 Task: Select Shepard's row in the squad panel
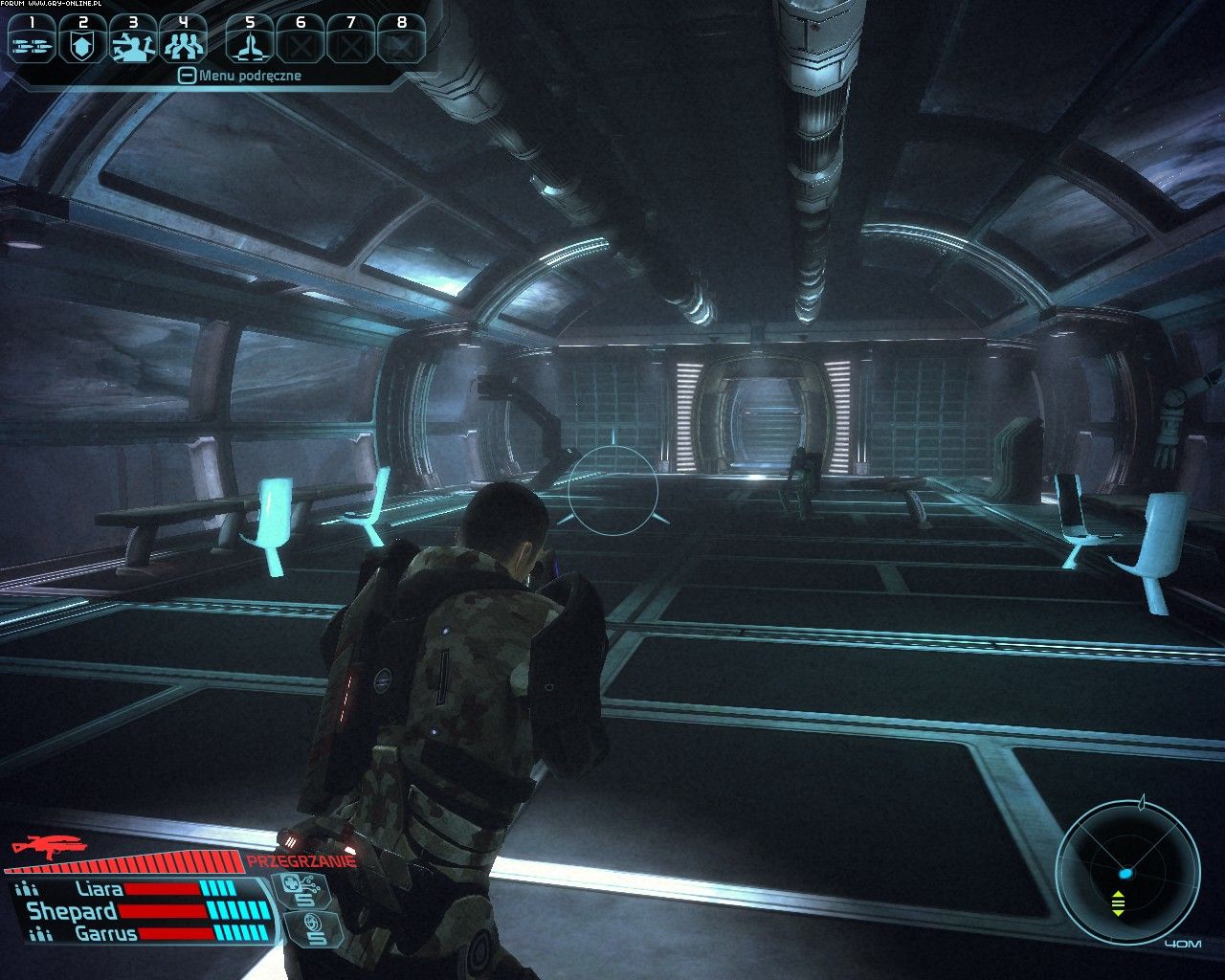tap(73, 911)
